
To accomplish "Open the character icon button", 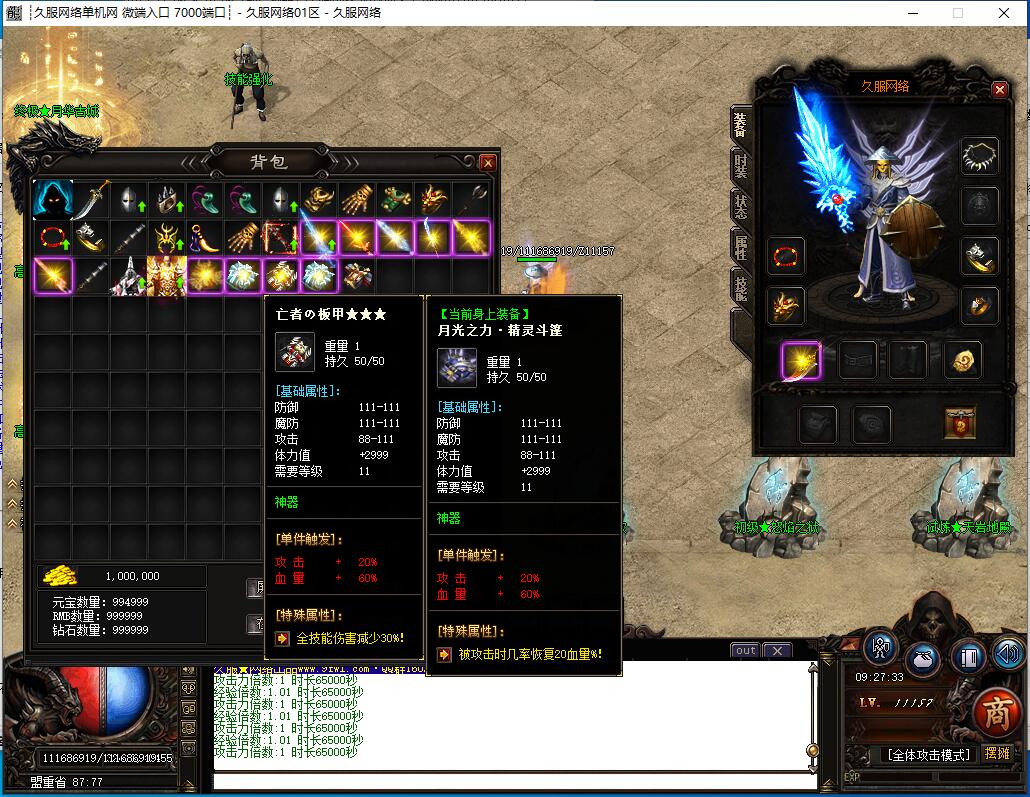I will click(881, 648).
